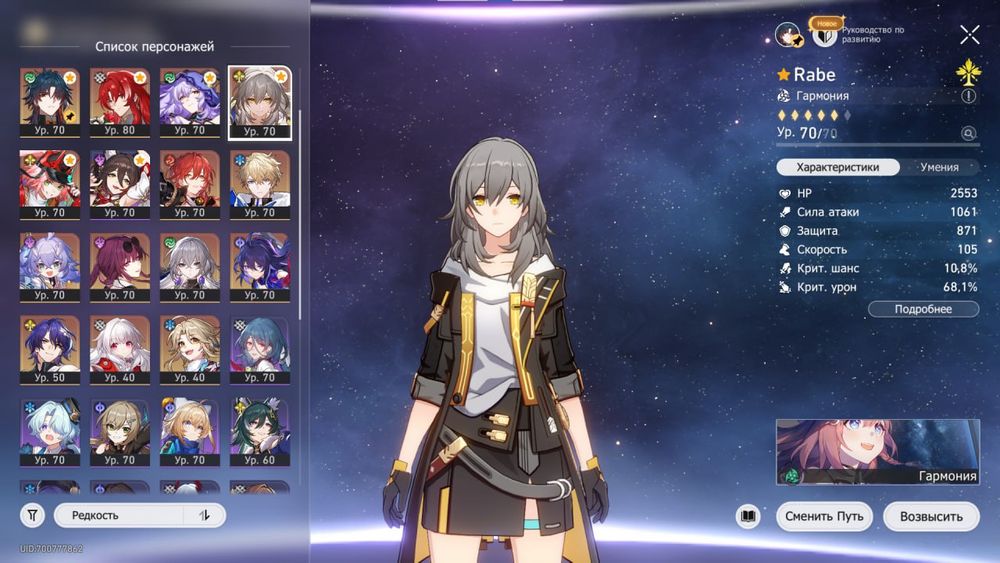The width and height of the screenshot is (1000, 563).
Task: Select the green-haired level 60 character
Action: (x=260, y=433)
